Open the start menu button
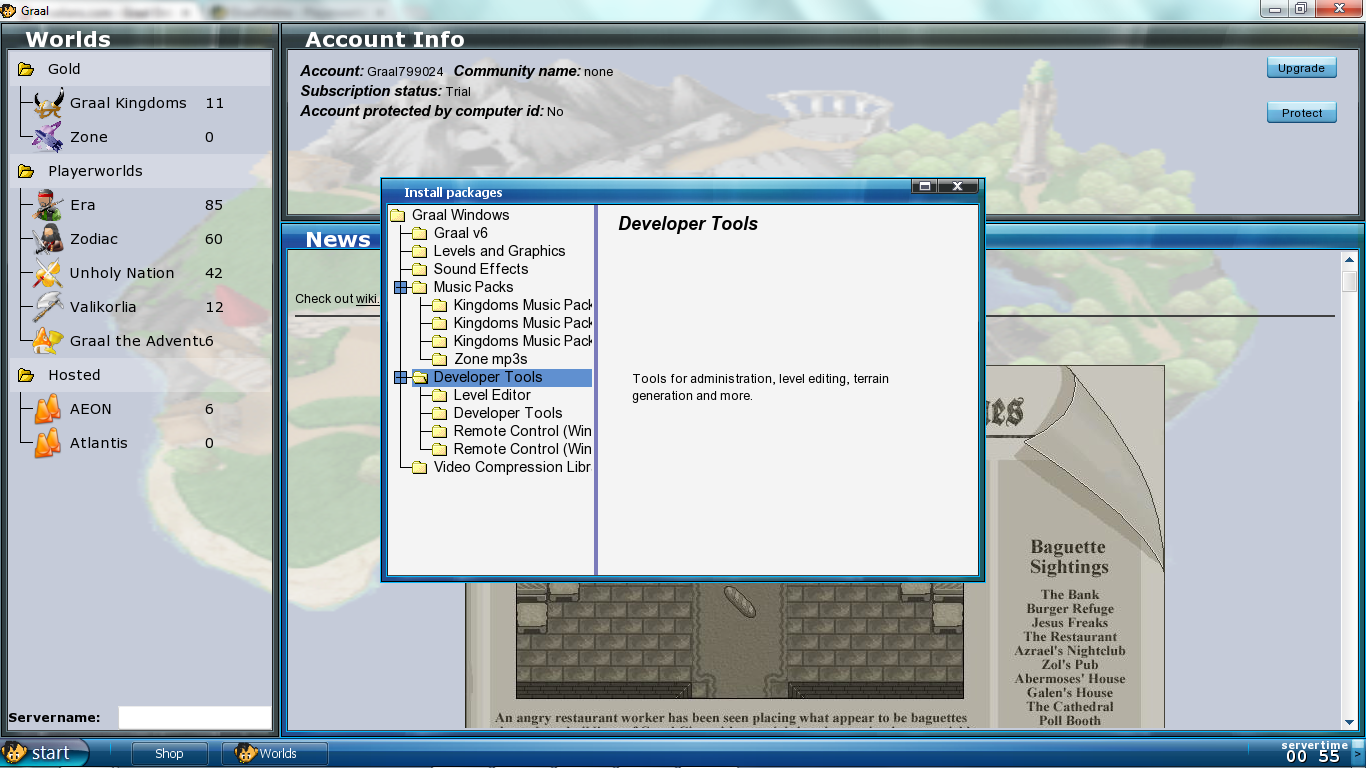 point(44,753)
